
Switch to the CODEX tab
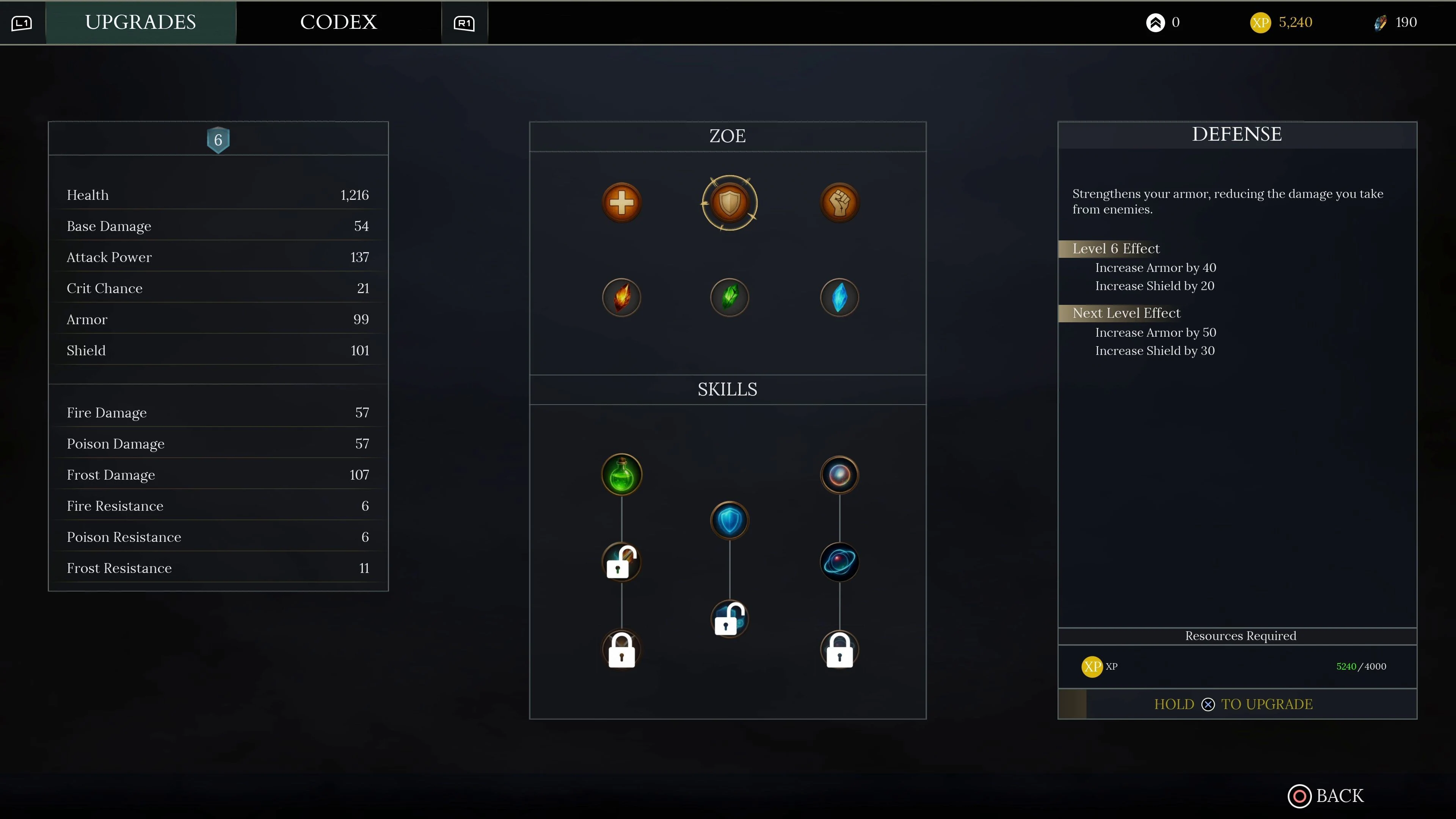tap(339, 22)
